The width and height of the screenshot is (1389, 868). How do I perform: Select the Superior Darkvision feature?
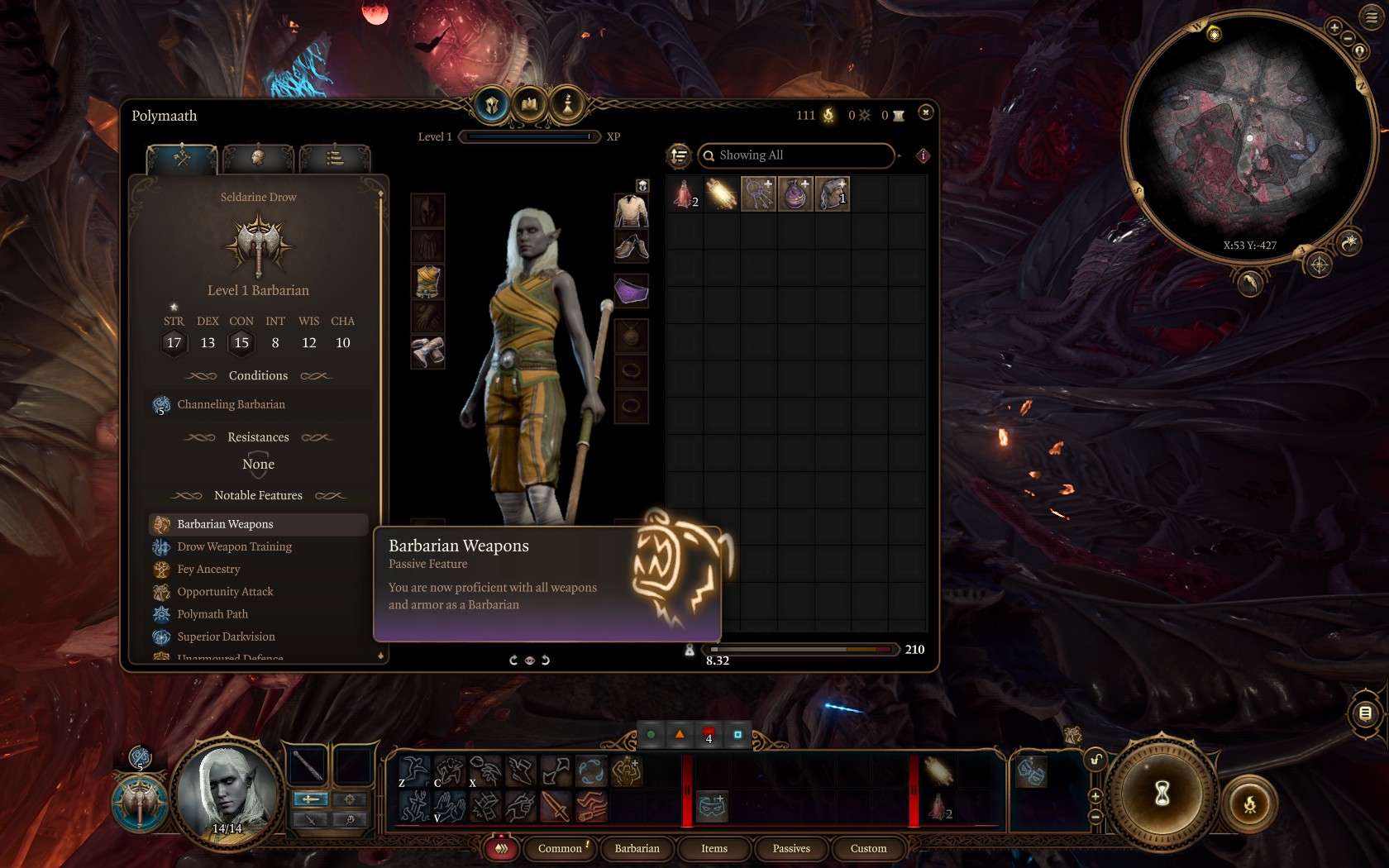226,637
